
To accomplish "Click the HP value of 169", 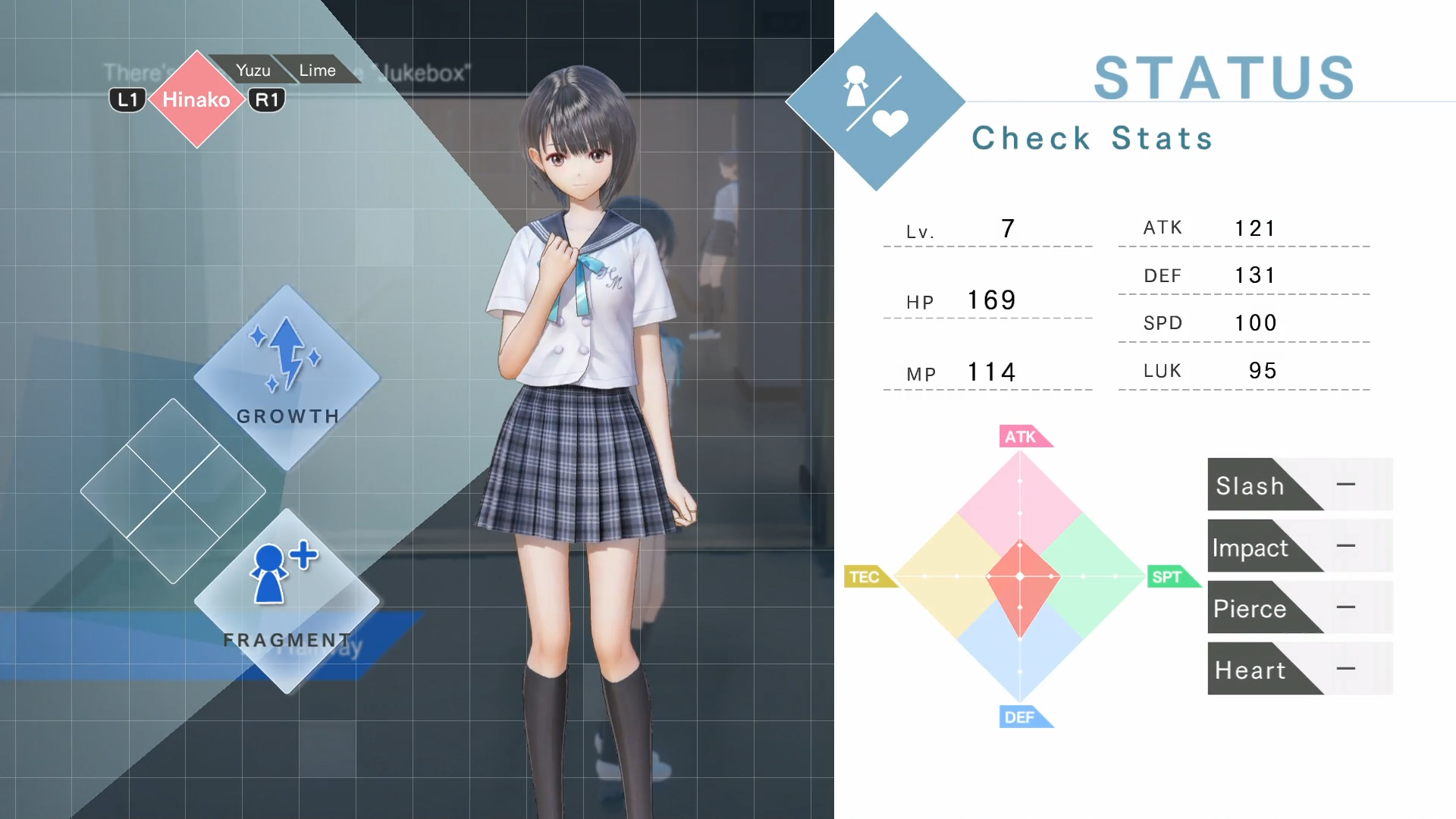I will click(x=990, y=300).
